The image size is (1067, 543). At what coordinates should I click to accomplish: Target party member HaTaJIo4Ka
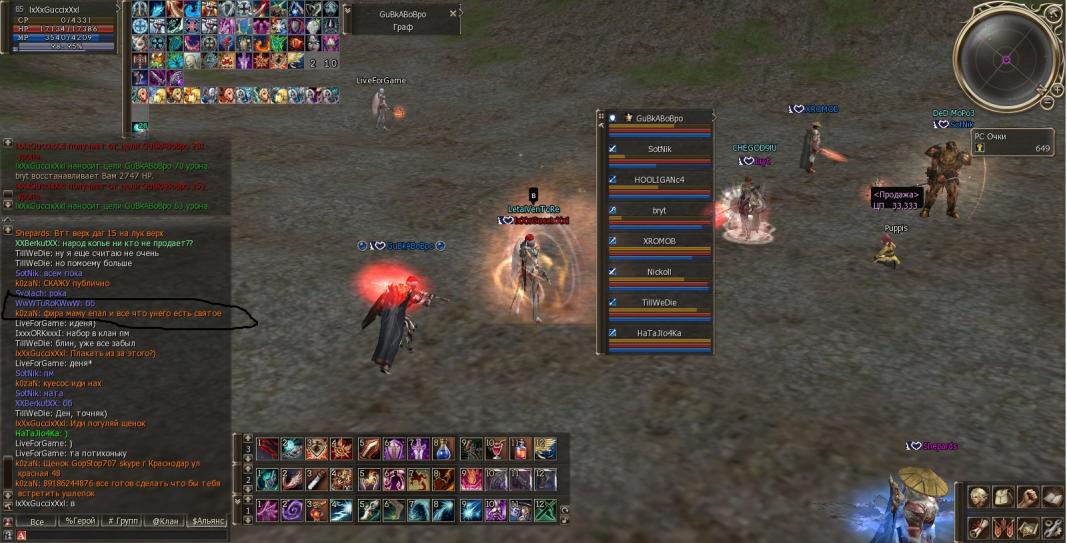point(659,333)
